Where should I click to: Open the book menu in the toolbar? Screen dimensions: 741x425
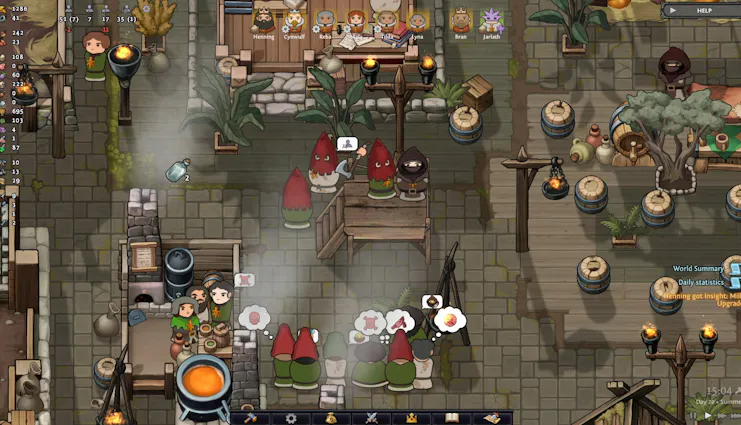451,418
